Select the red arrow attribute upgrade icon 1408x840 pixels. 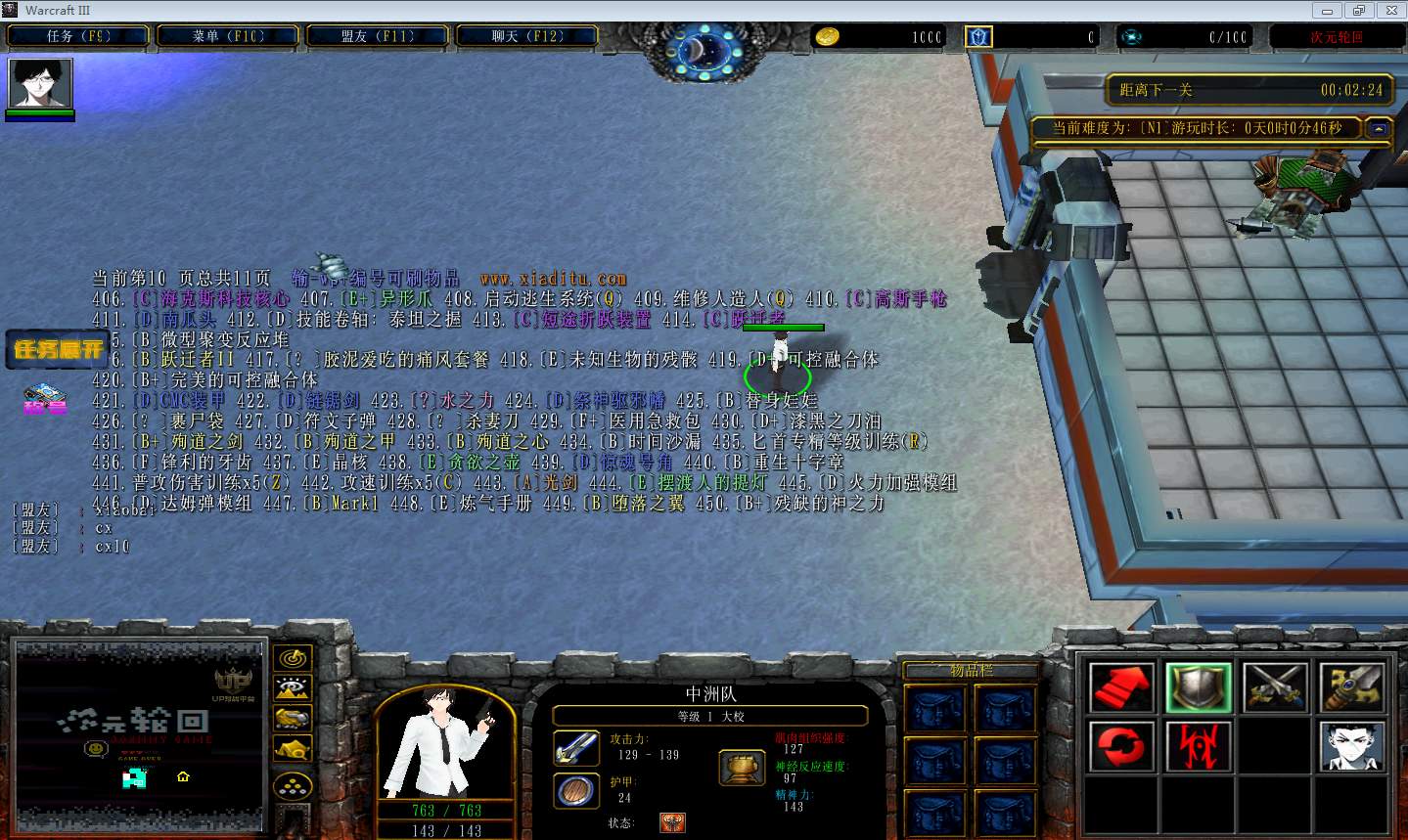click(x=1122, y=686)
